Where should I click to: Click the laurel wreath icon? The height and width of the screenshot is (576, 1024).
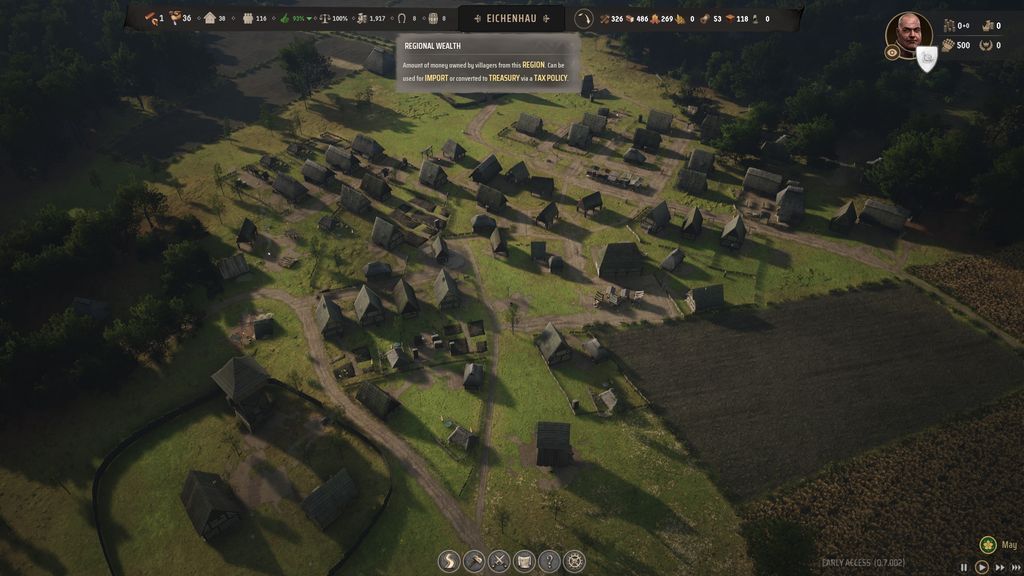pos(987,45)
